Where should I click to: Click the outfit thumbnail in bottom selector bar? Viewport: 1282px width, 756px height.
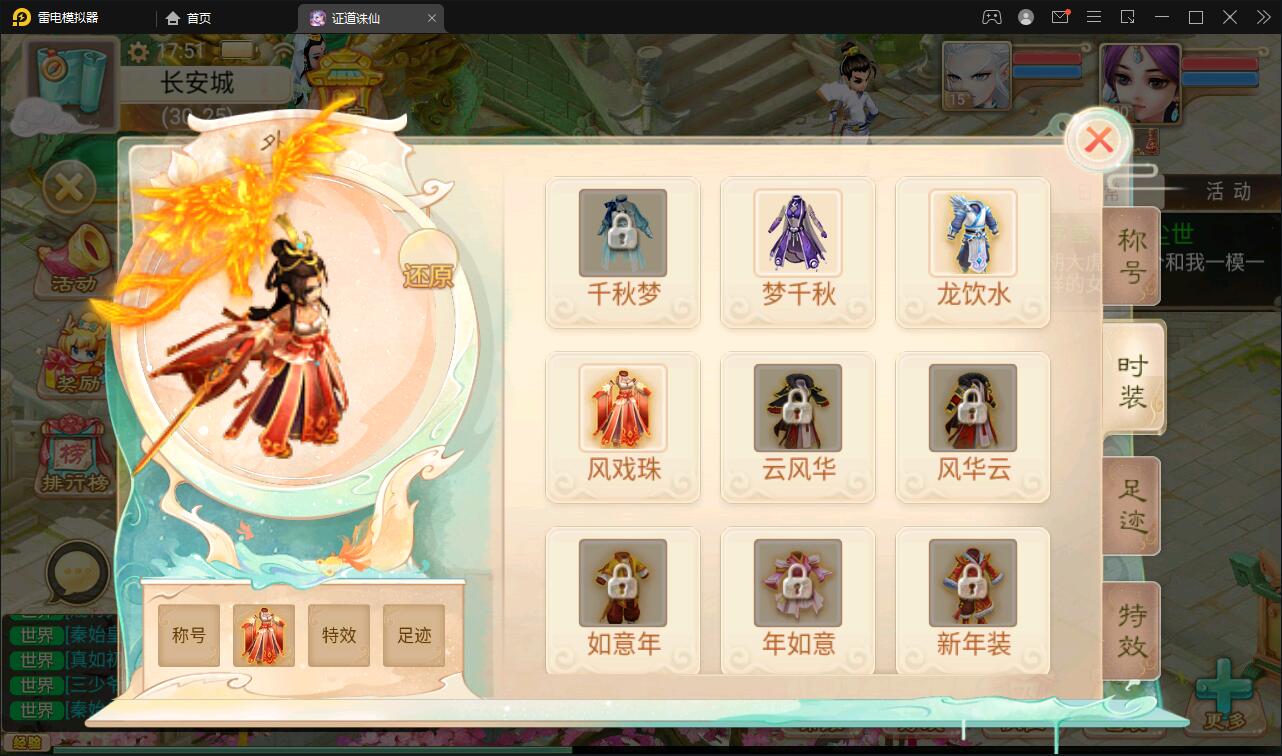coord(263,635)
